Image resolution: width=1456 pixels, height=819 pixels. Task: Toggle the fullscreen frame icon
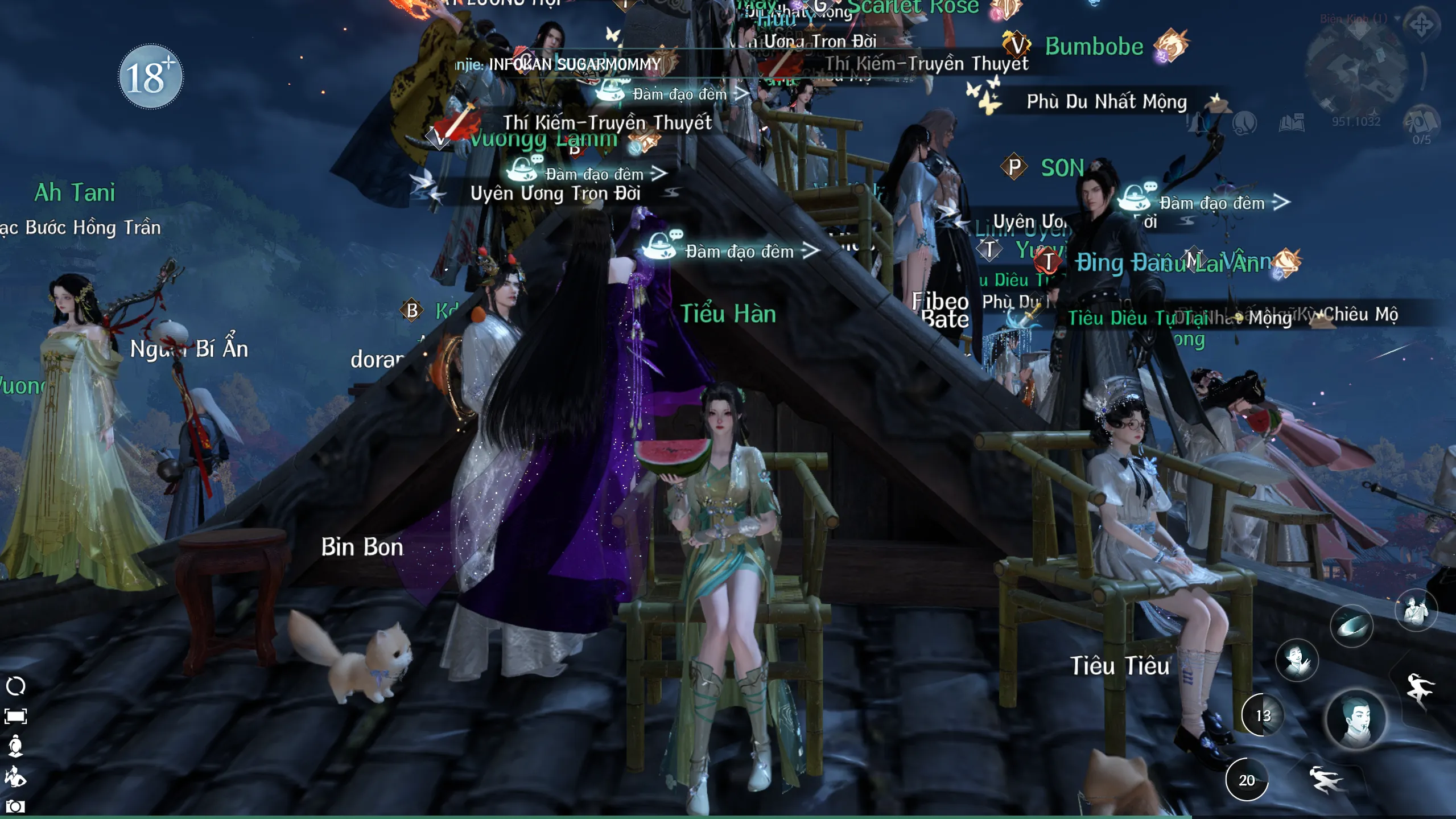(x=15, y=716)
